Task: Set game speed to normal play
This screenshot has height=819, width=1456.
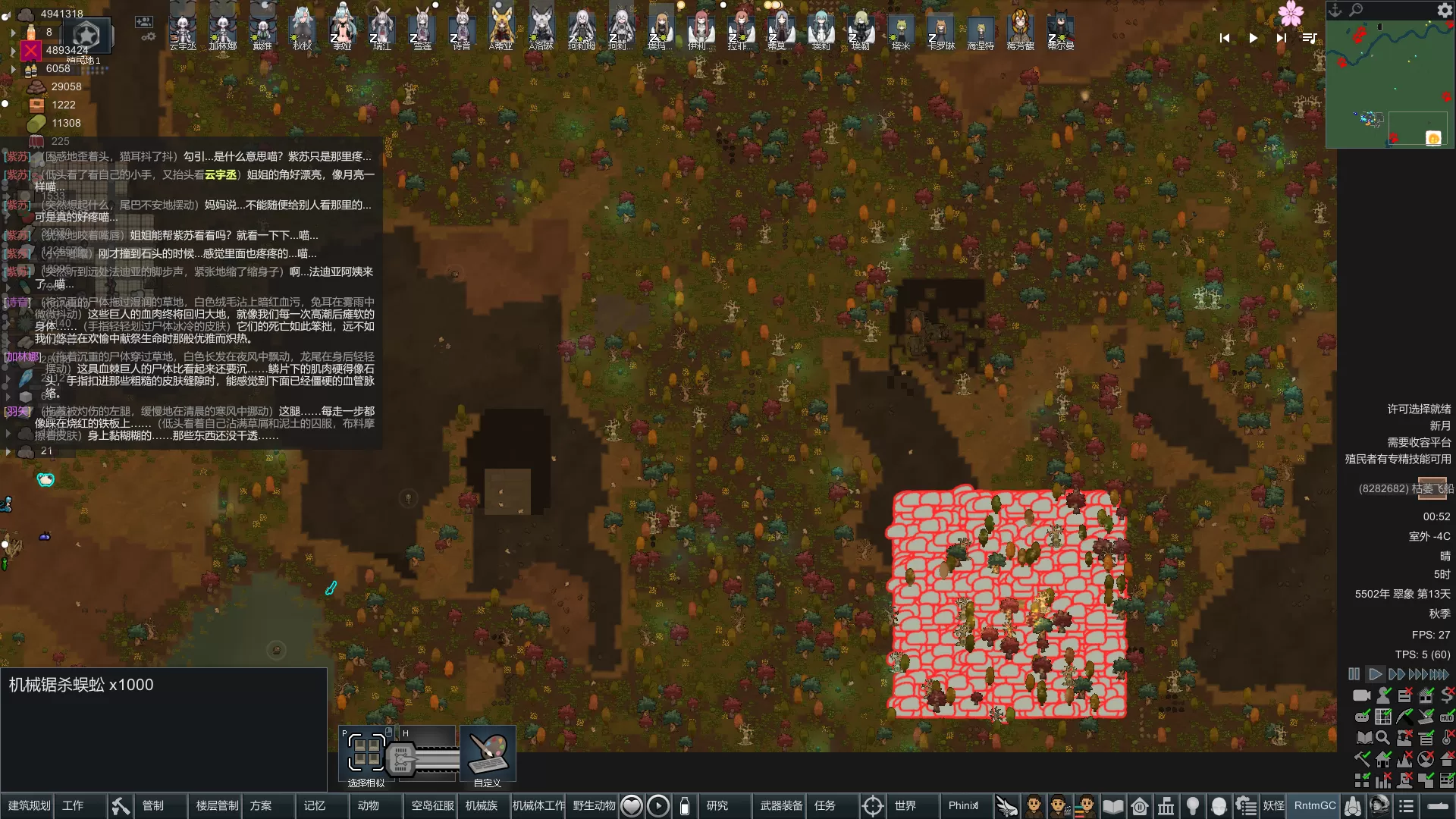Action: click(1375, 673)
